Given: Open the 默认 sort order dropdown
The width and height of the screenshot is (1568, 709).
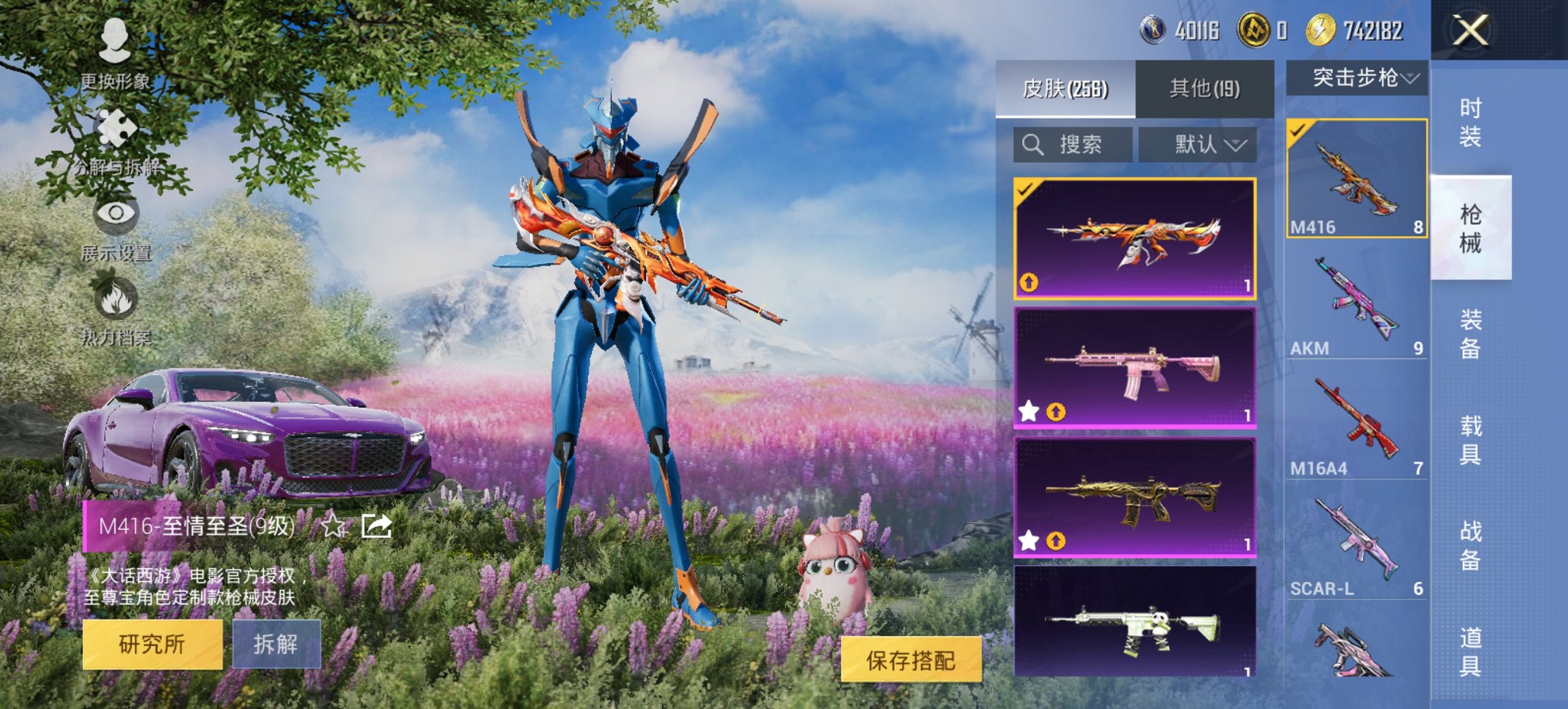Looking at the screenshot, I should [x=1198, y=145].
